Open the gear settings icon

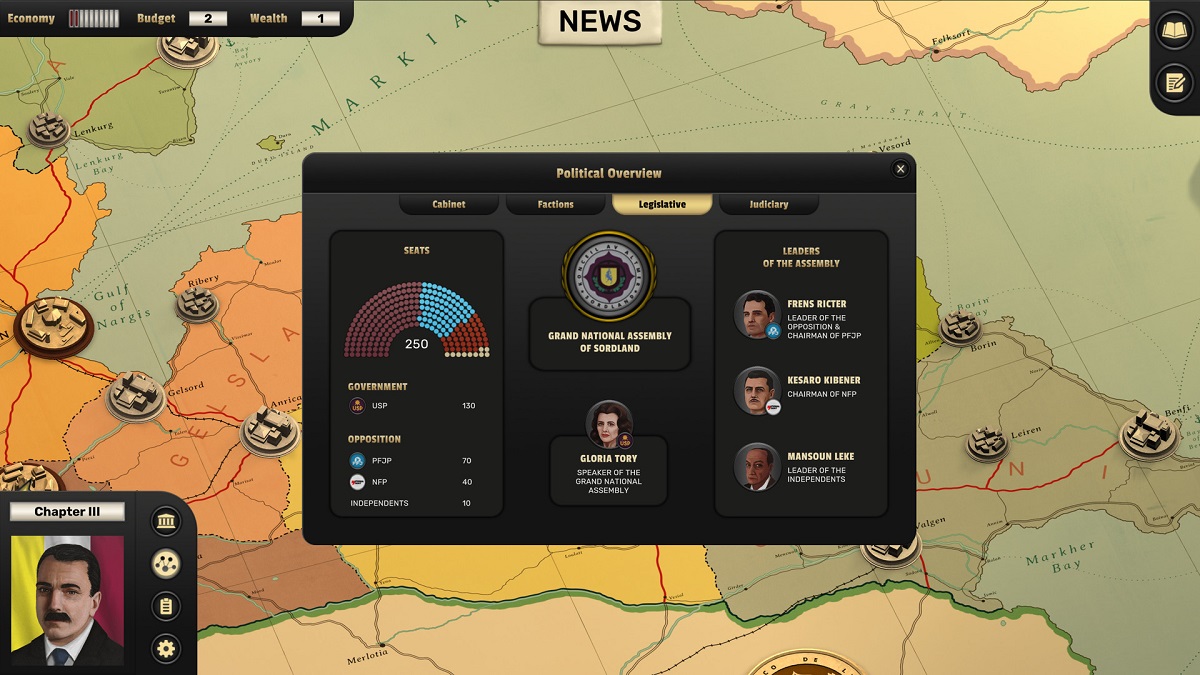click(166, 649)
